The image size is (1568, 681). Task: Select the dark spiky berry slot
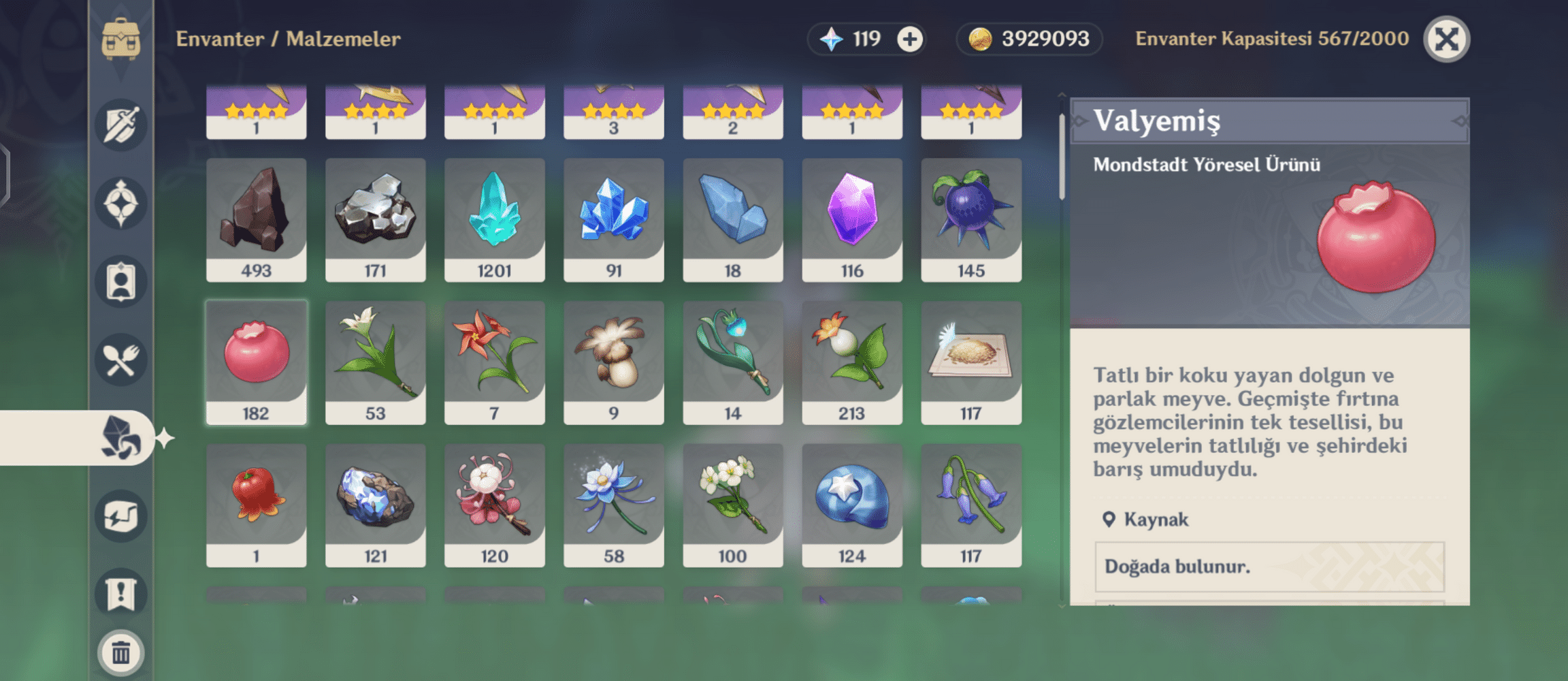pos(970,219)
